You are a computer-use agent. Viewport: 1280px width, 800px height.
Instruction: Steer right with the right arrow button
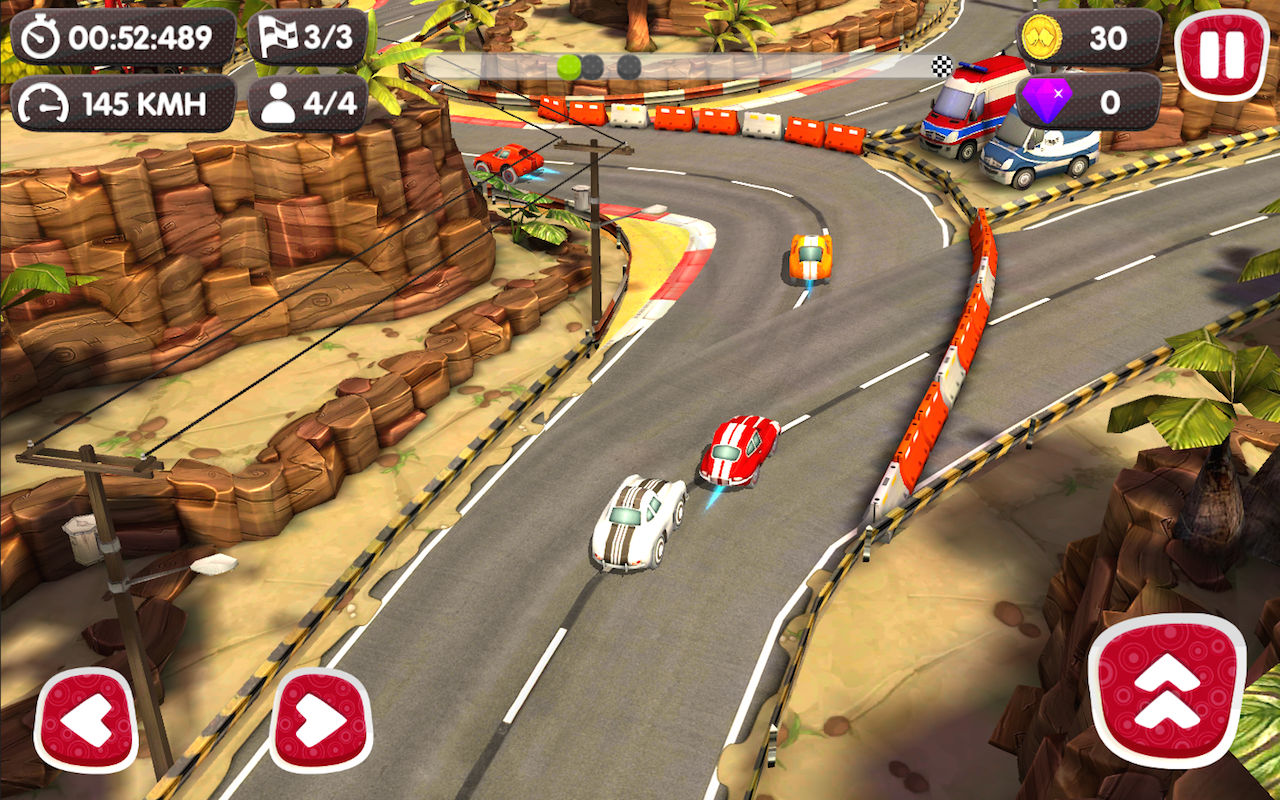[x=322, y=720]
